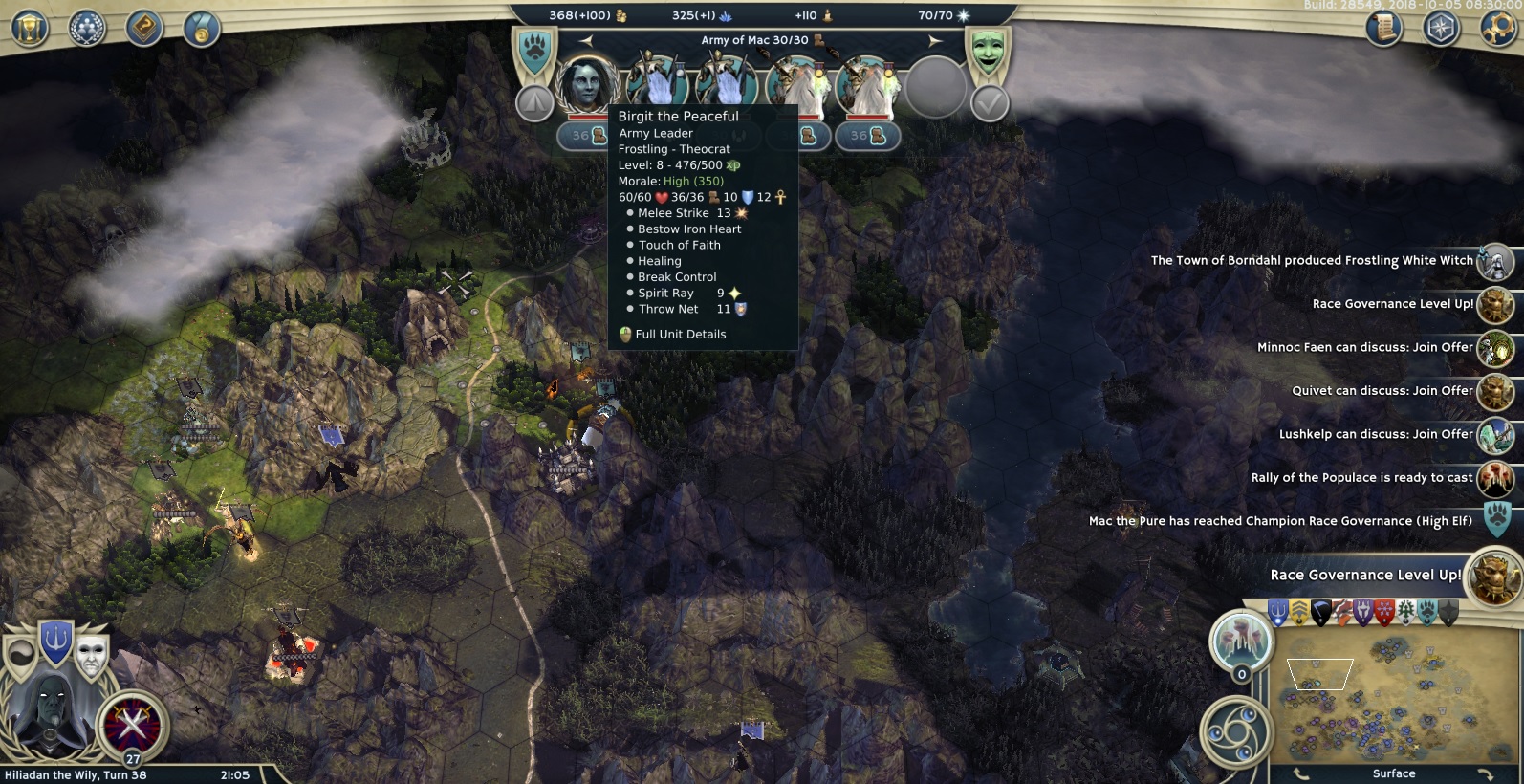The image size is (1524, 784).
Task: Select the gold medal ribbon icon
Action: tap(203, 29)
